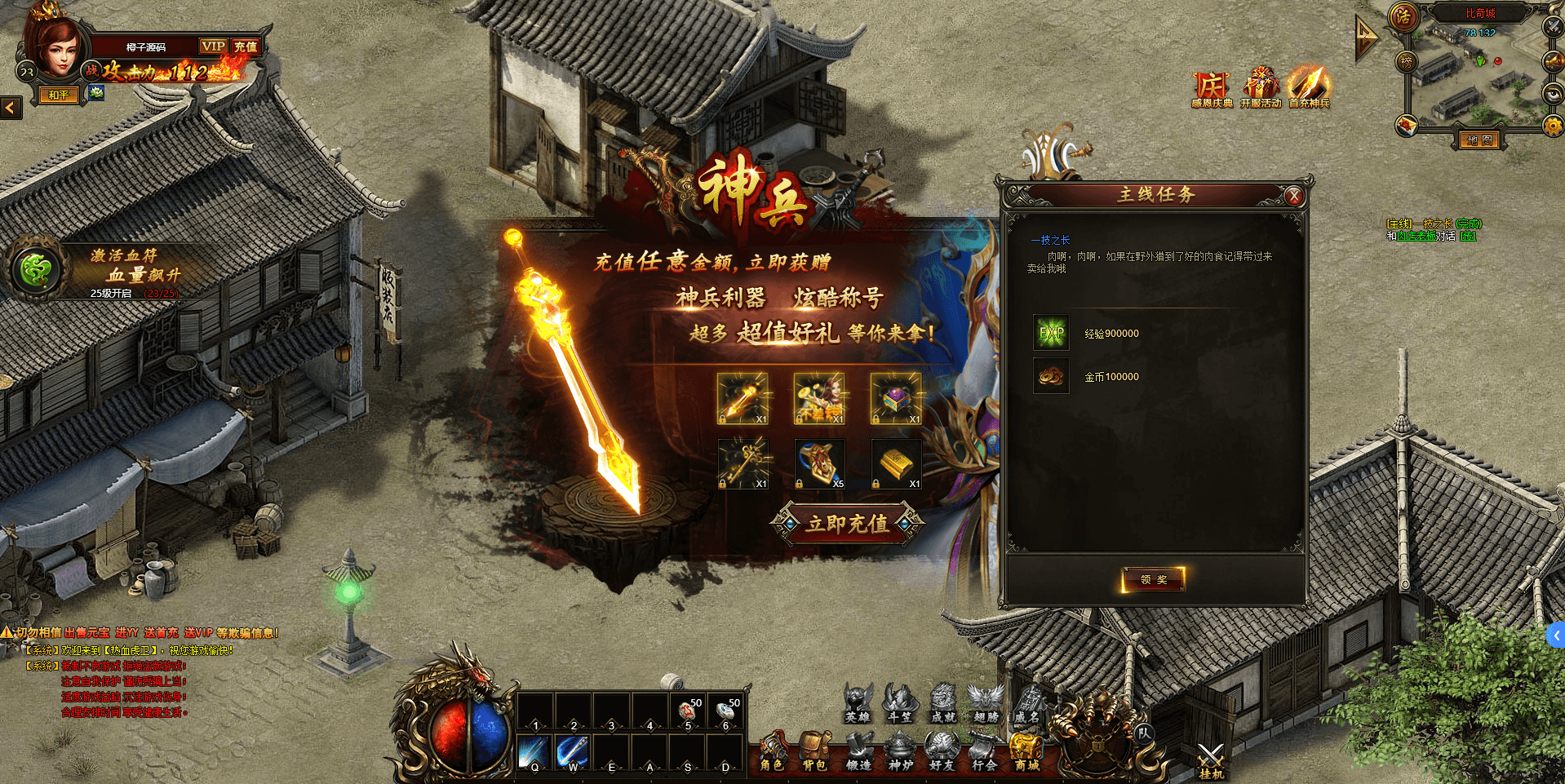The width and height of the screenshot is (1565, 784).
Task: Click the 立即充值 recharge button
Action: pyautogui.click(x=847, y=524)
